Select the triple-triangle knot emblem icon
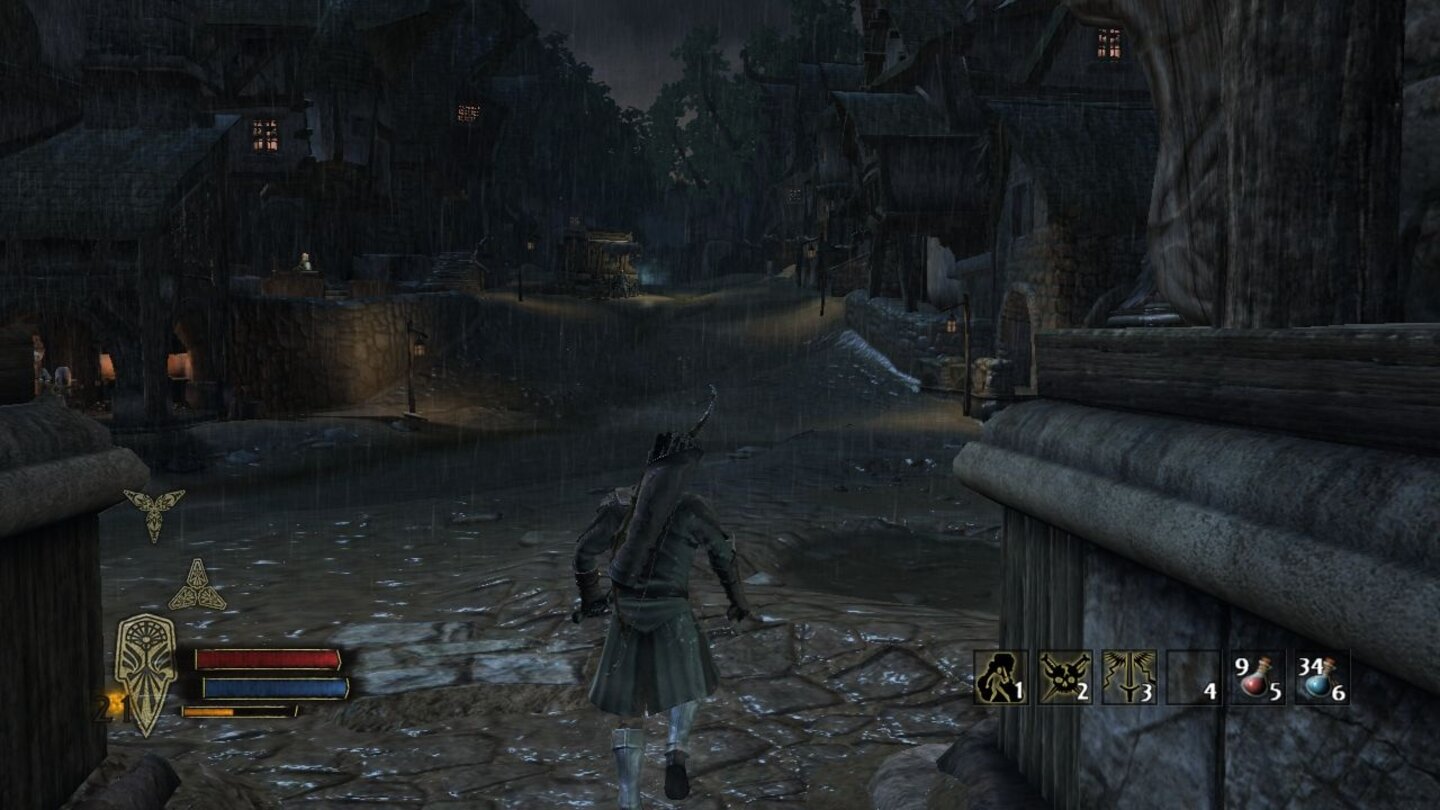The image size is (1440, 810). coord(197,587)
